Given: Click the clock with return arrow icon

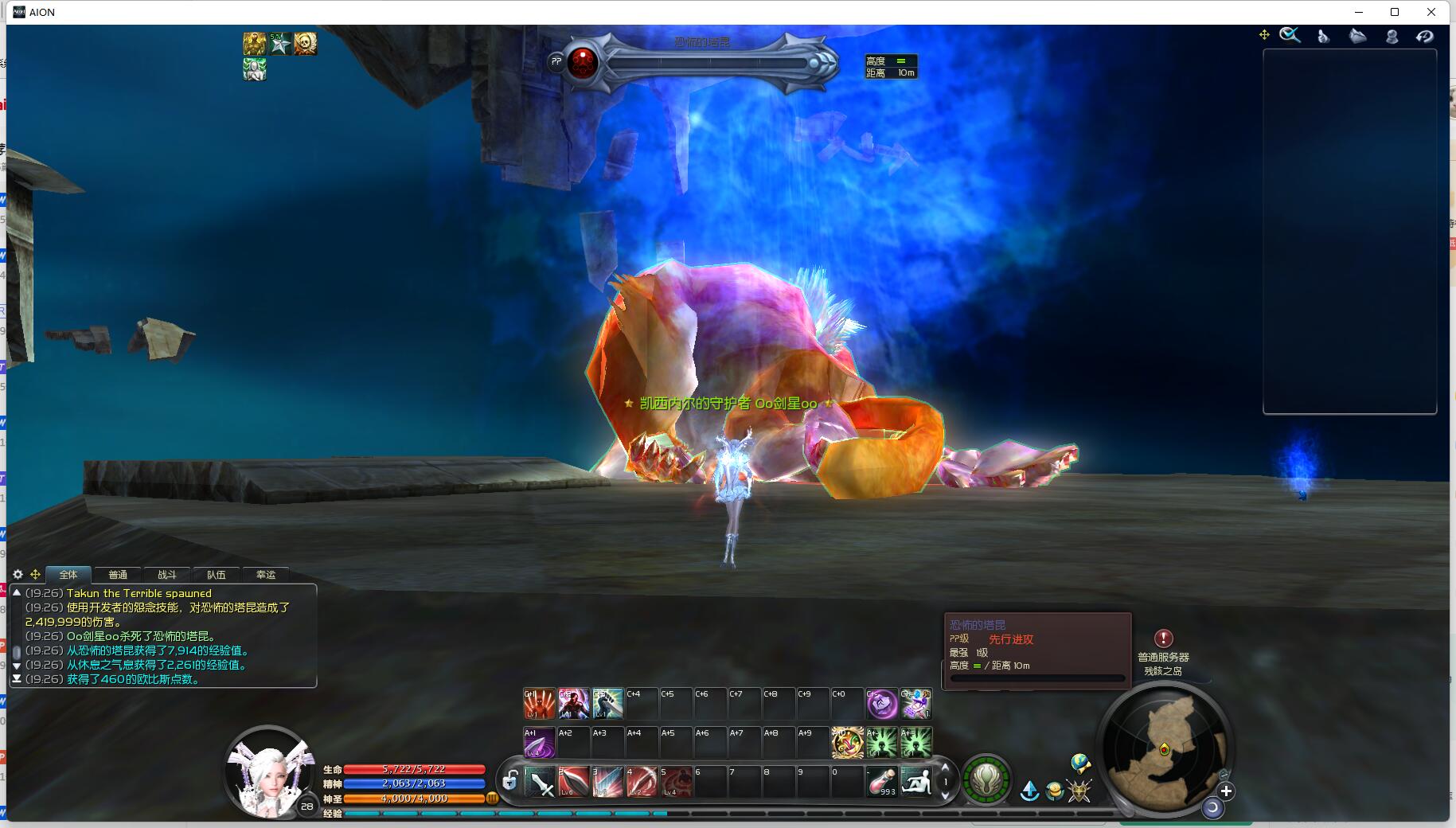Looking at the screenshot, I should (x=1424, y=36).
